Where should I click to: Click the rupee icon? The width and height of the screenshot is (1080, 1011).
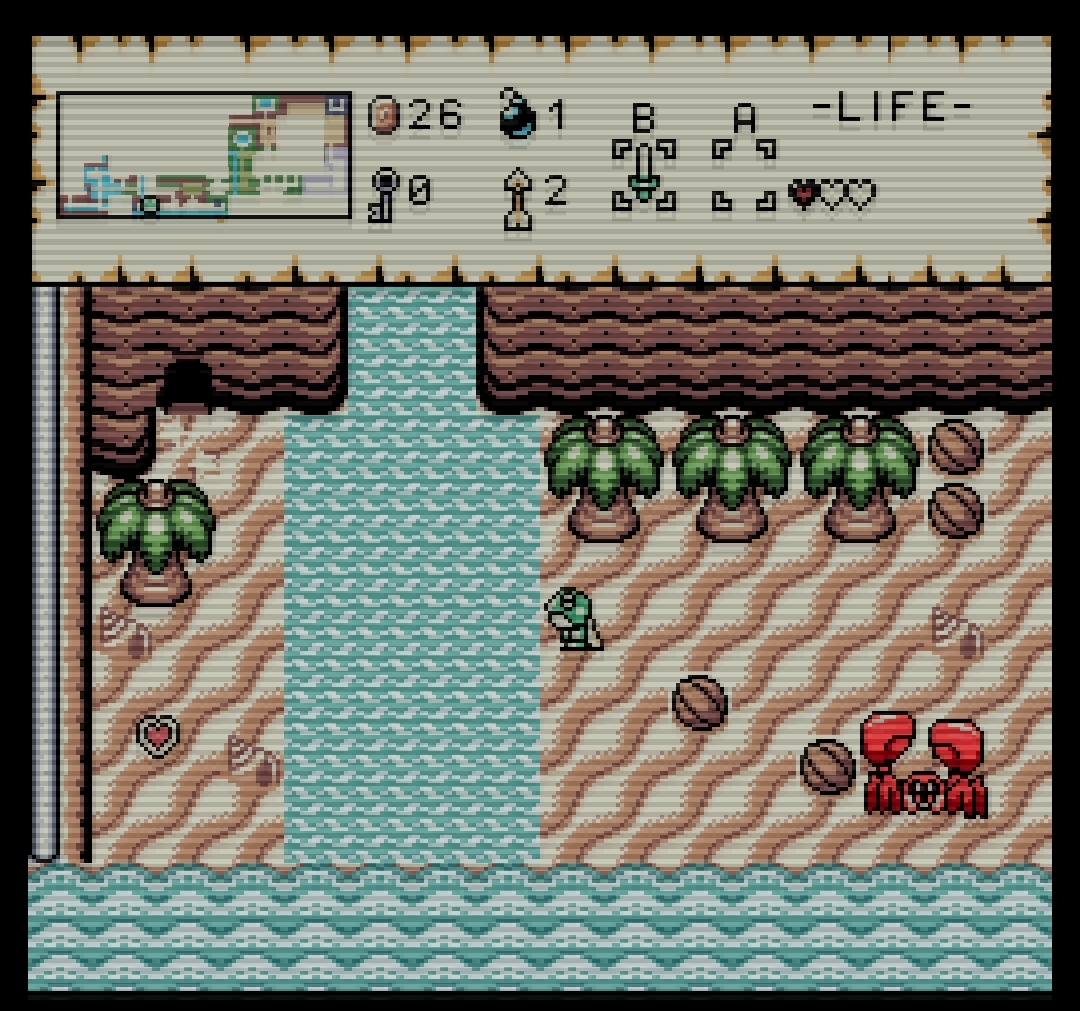coord(385,115)
